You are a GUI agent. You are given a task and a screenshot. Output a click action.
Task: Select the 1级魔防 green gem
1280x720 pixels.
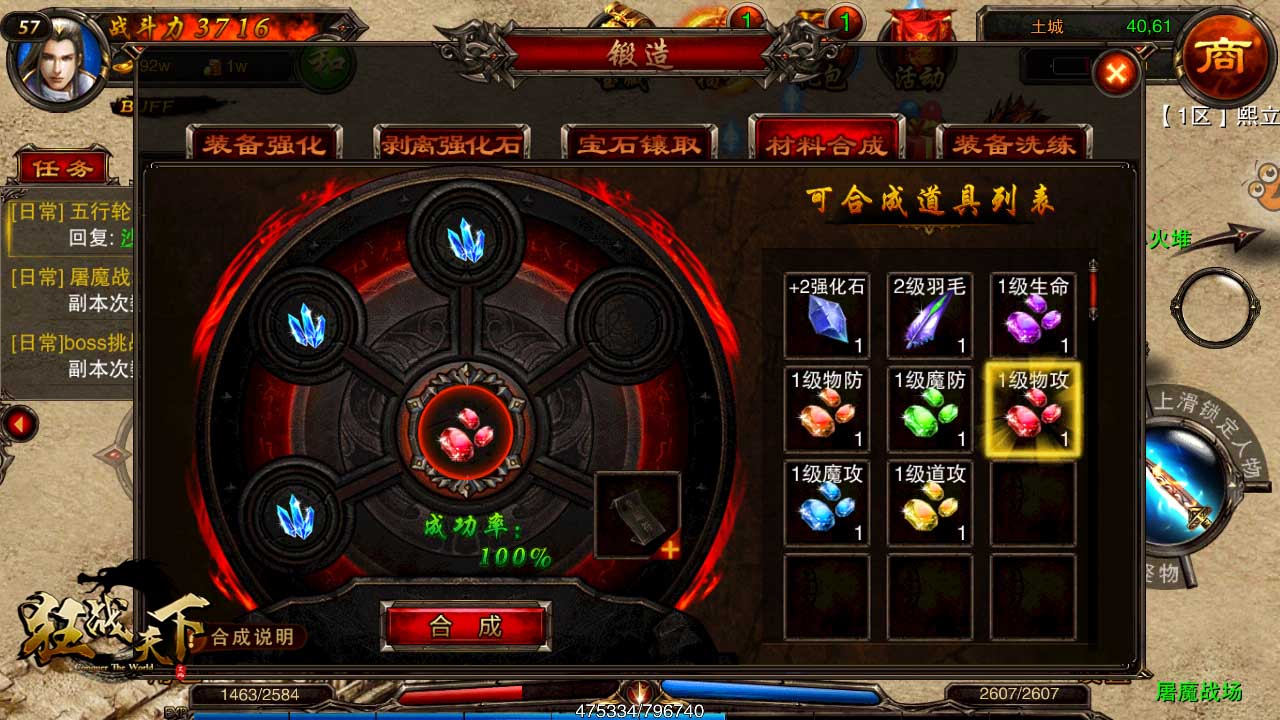point(930,410)
